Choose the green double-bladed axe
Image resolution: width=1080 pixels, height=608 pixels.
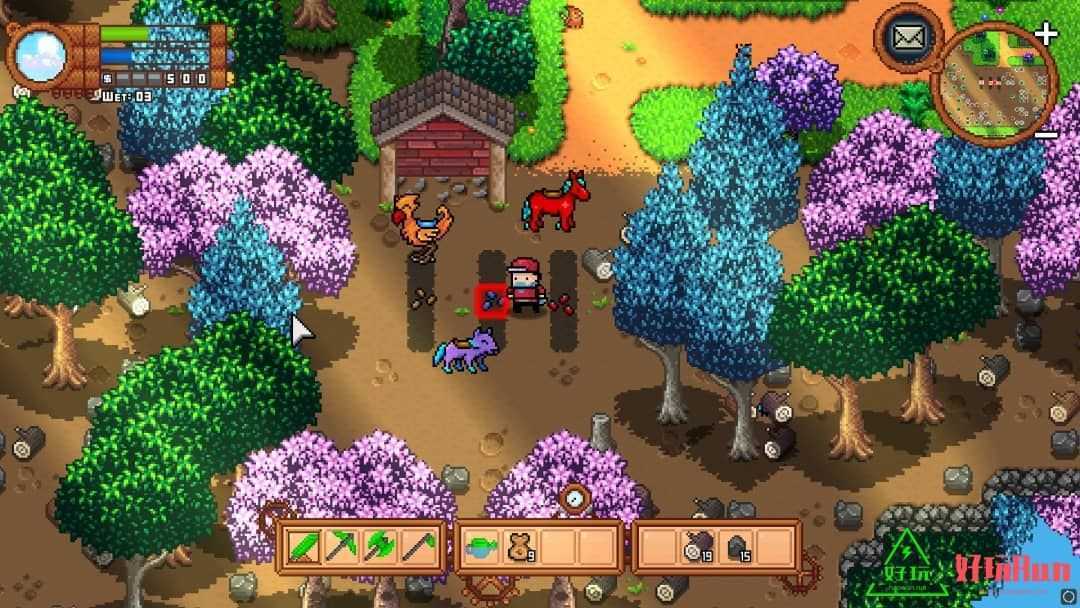pos(381,546)
